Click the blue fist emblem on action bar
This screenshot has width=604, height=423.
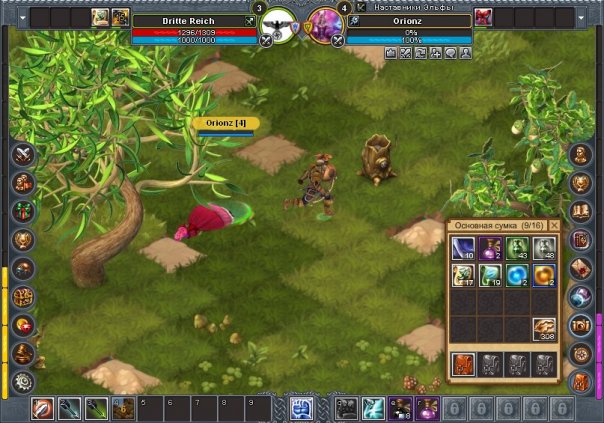point(302,408)
